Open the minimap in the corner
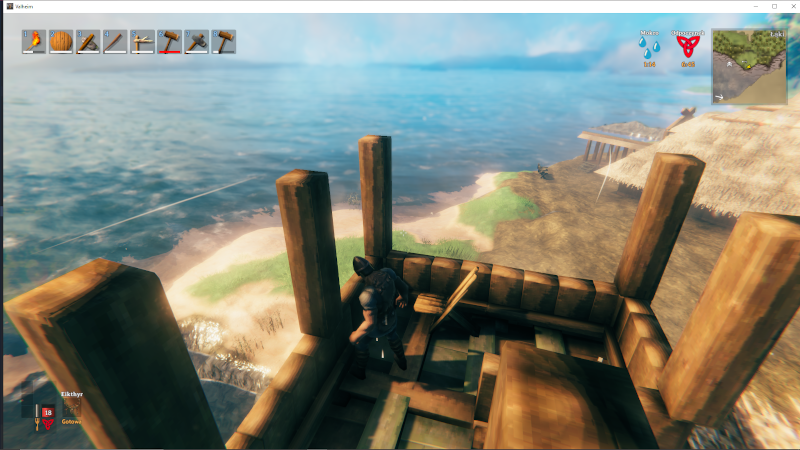Image resolution: width=800 pixels, height=450 pixels. [749, 67]
